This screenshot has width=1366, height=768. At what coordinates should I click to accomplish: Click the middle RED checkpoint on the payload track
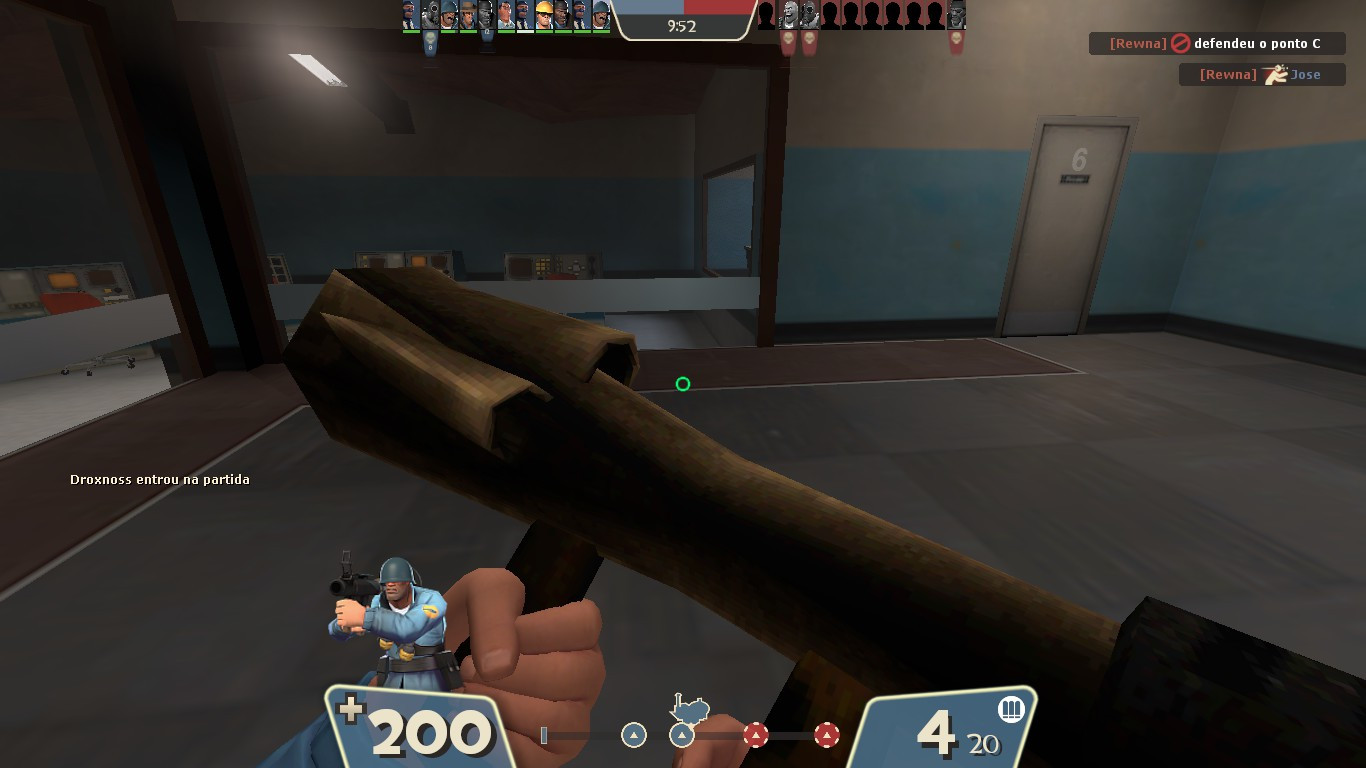pyautogui.click(x=756, y=734)
